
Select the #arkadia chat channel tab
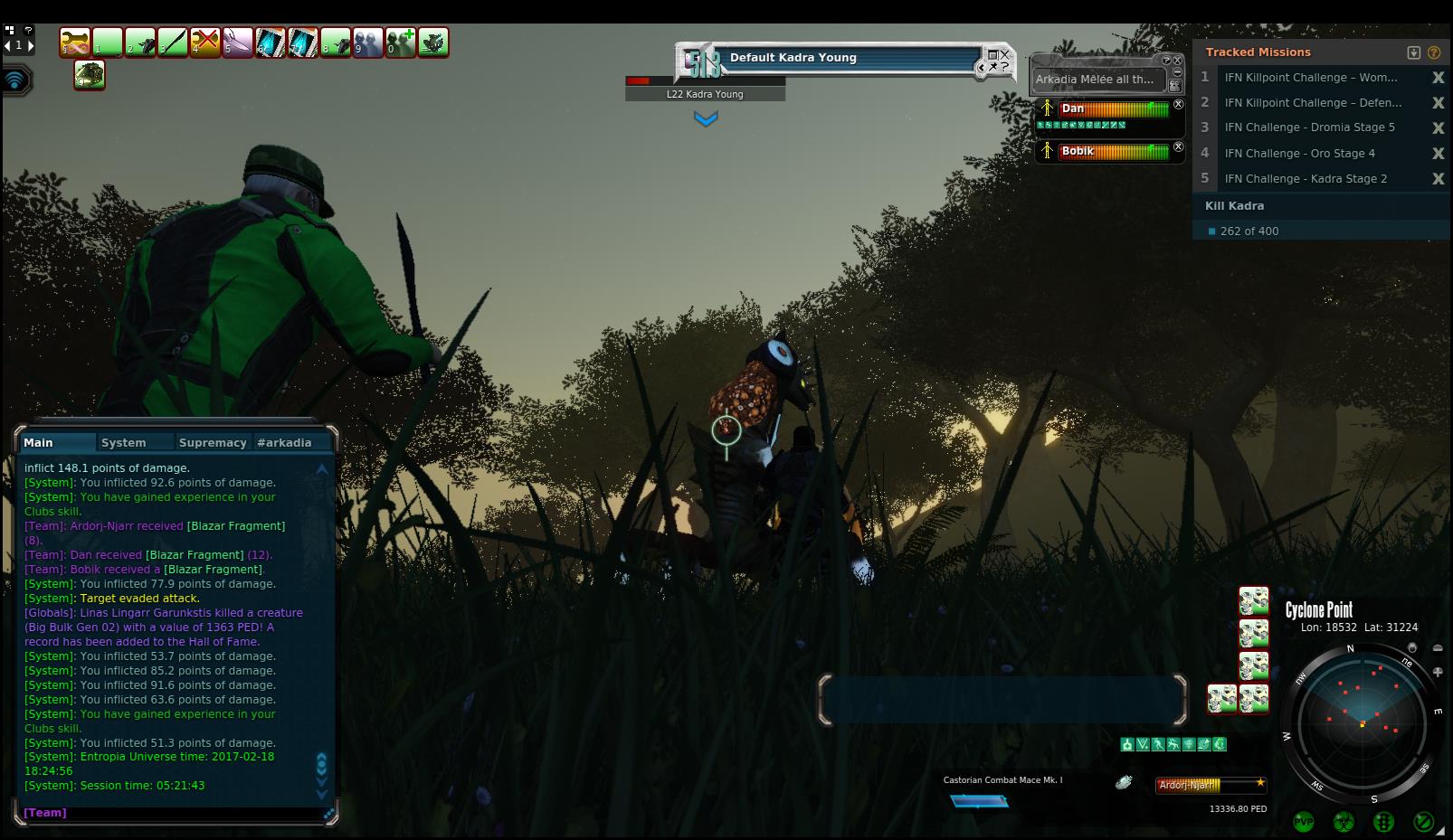point(284,442)
